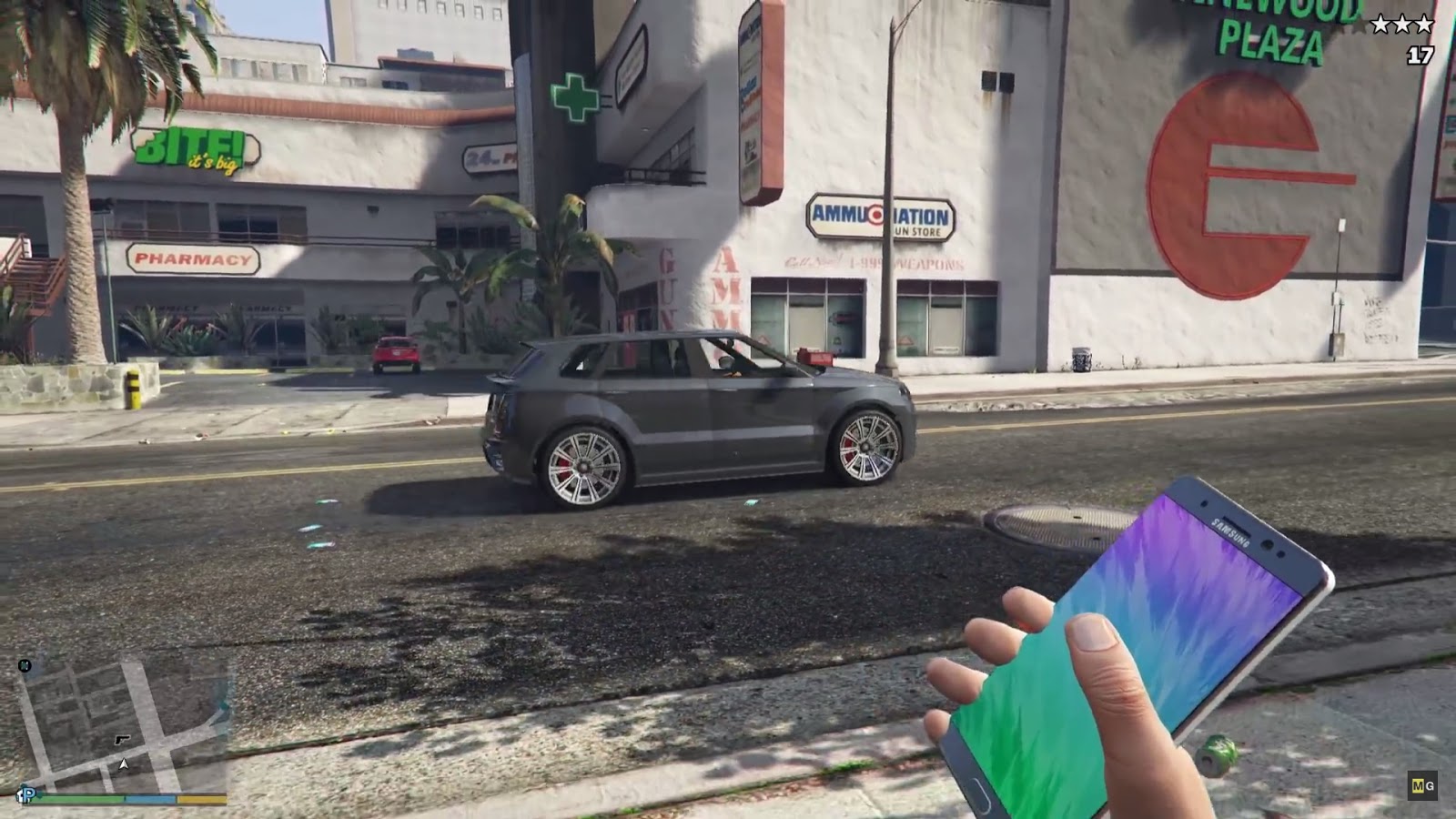Click the first wanted level star

pyautogui.click(x=1380, y=24)
